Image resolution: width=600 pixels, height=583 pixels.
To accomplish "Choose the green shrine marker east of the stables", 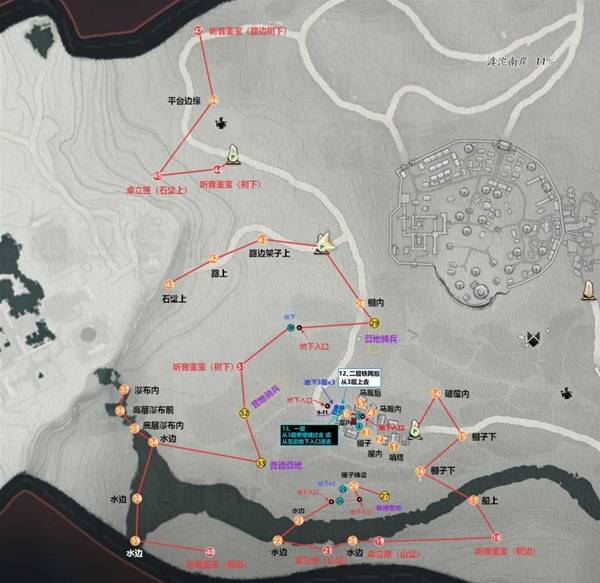I will tap(415, 431).
